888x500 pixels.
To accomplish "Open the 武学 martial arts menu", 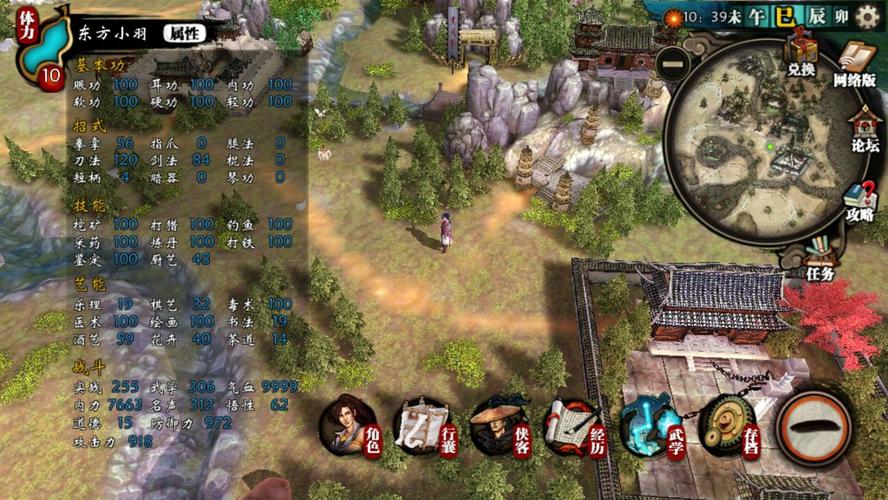I will click(x=649, y=425).
